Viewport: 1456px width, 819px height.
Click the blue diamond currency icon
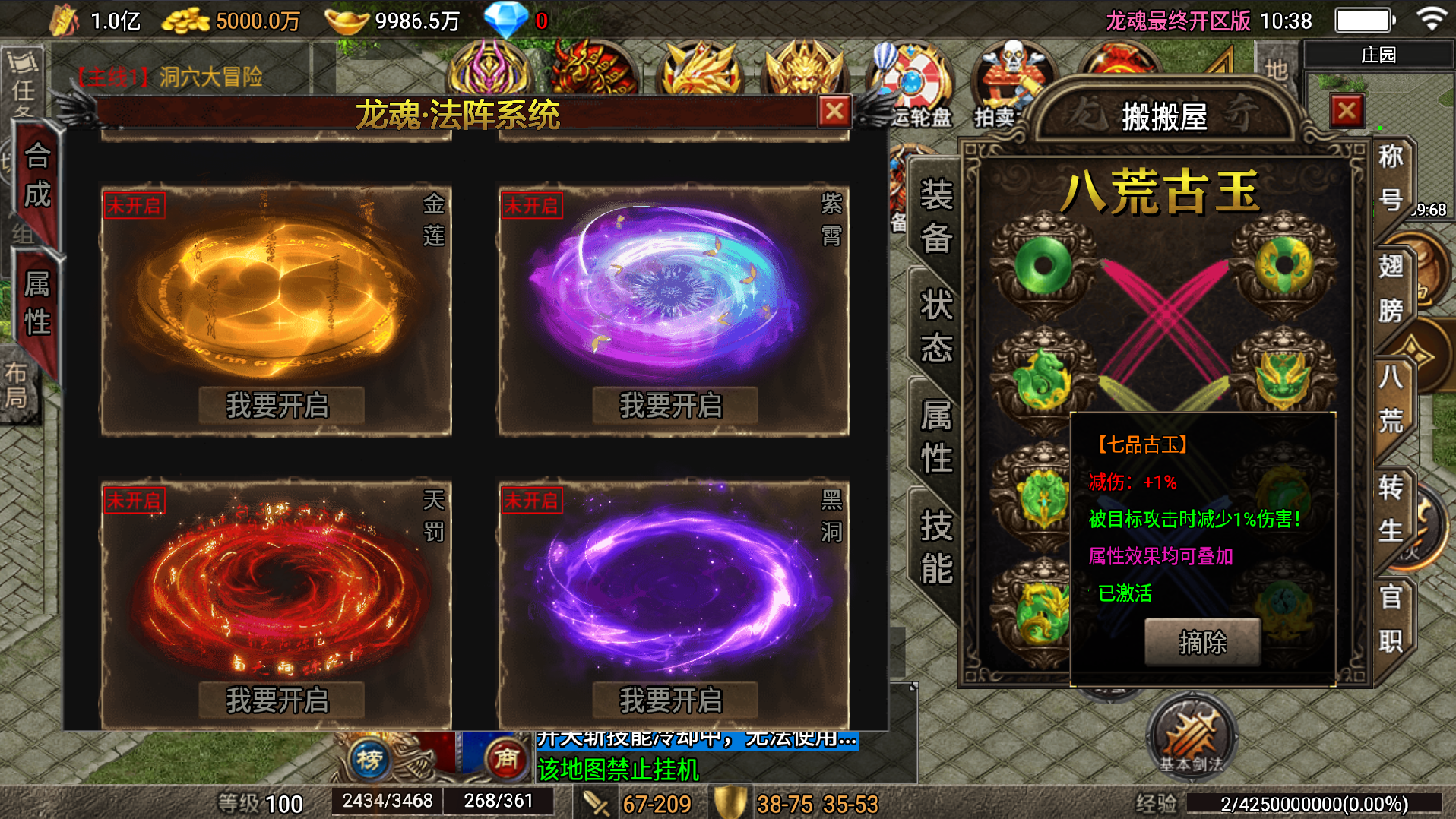point(505,19)
